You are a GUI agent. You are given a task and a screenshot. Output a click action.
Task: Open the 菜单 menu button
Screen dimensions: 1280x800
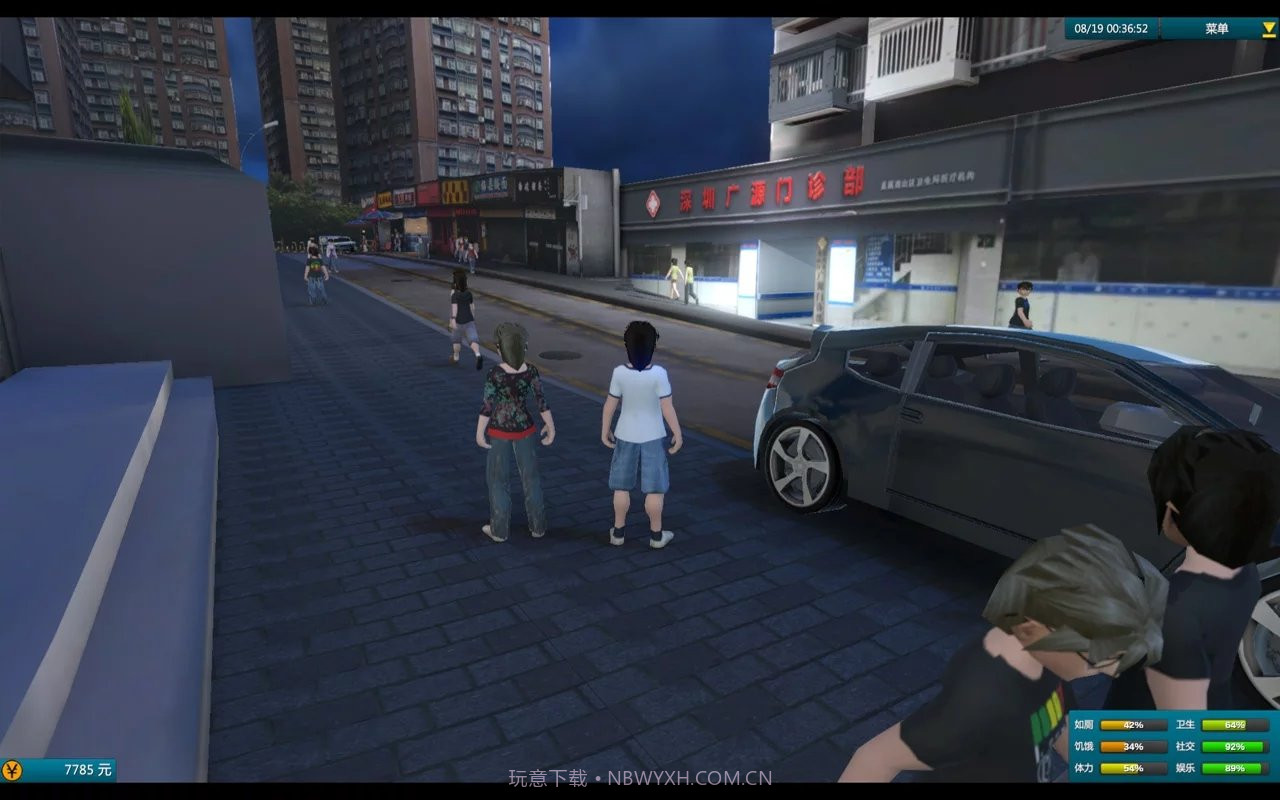click(1216, 29)
